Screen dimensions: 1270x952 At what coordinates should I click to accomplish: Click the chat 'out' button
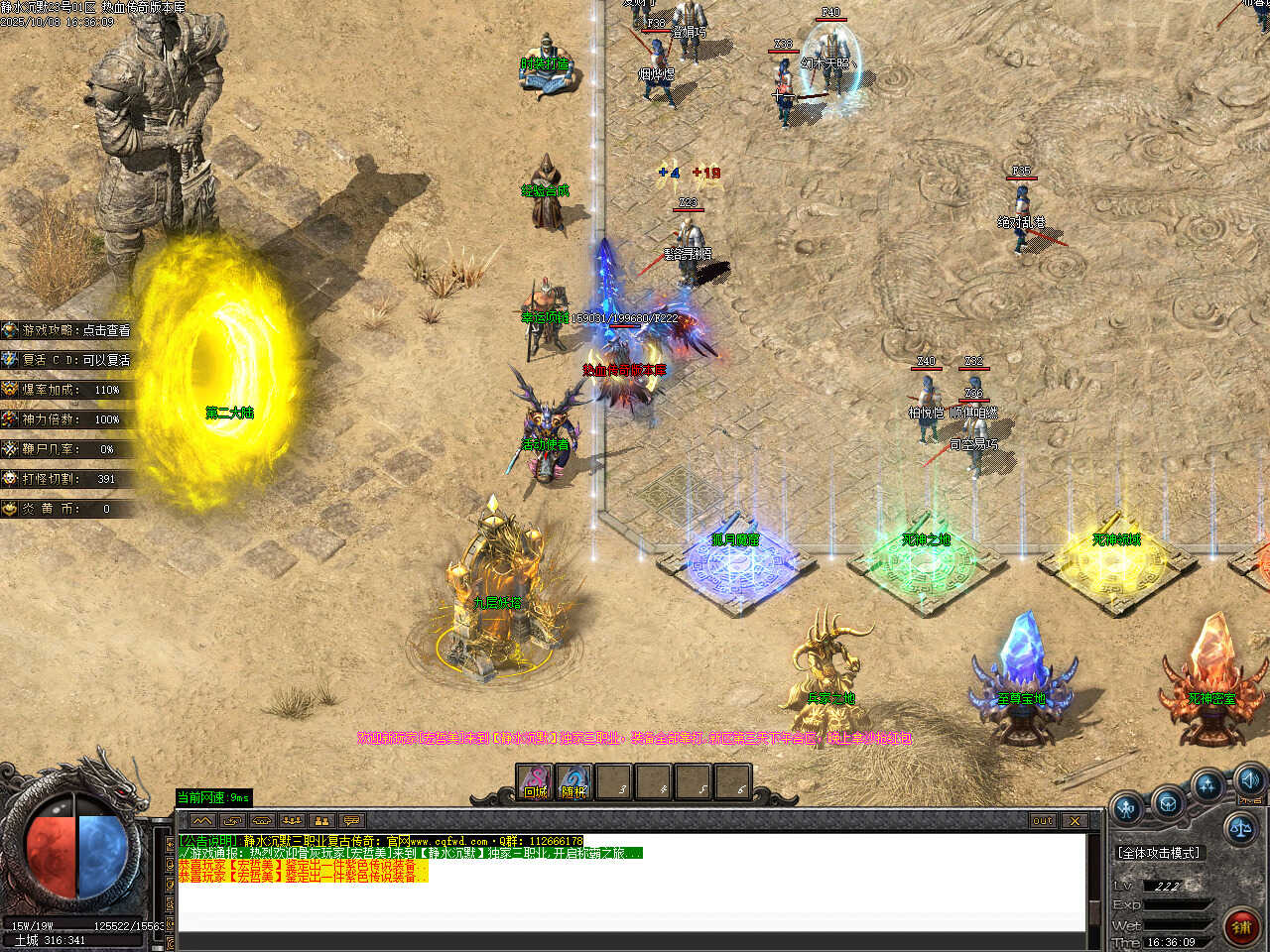pyautogui.click(x=1043, y=821)
